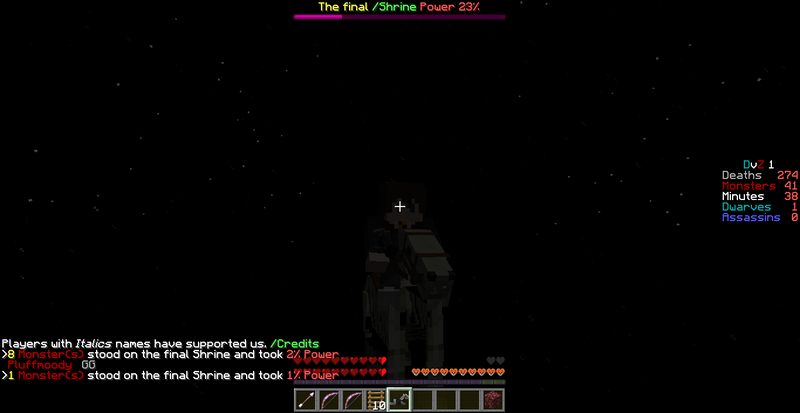Choose the red block hotbar slot
The width and height of the screenshot is (800, 413).
coord(493,400)
